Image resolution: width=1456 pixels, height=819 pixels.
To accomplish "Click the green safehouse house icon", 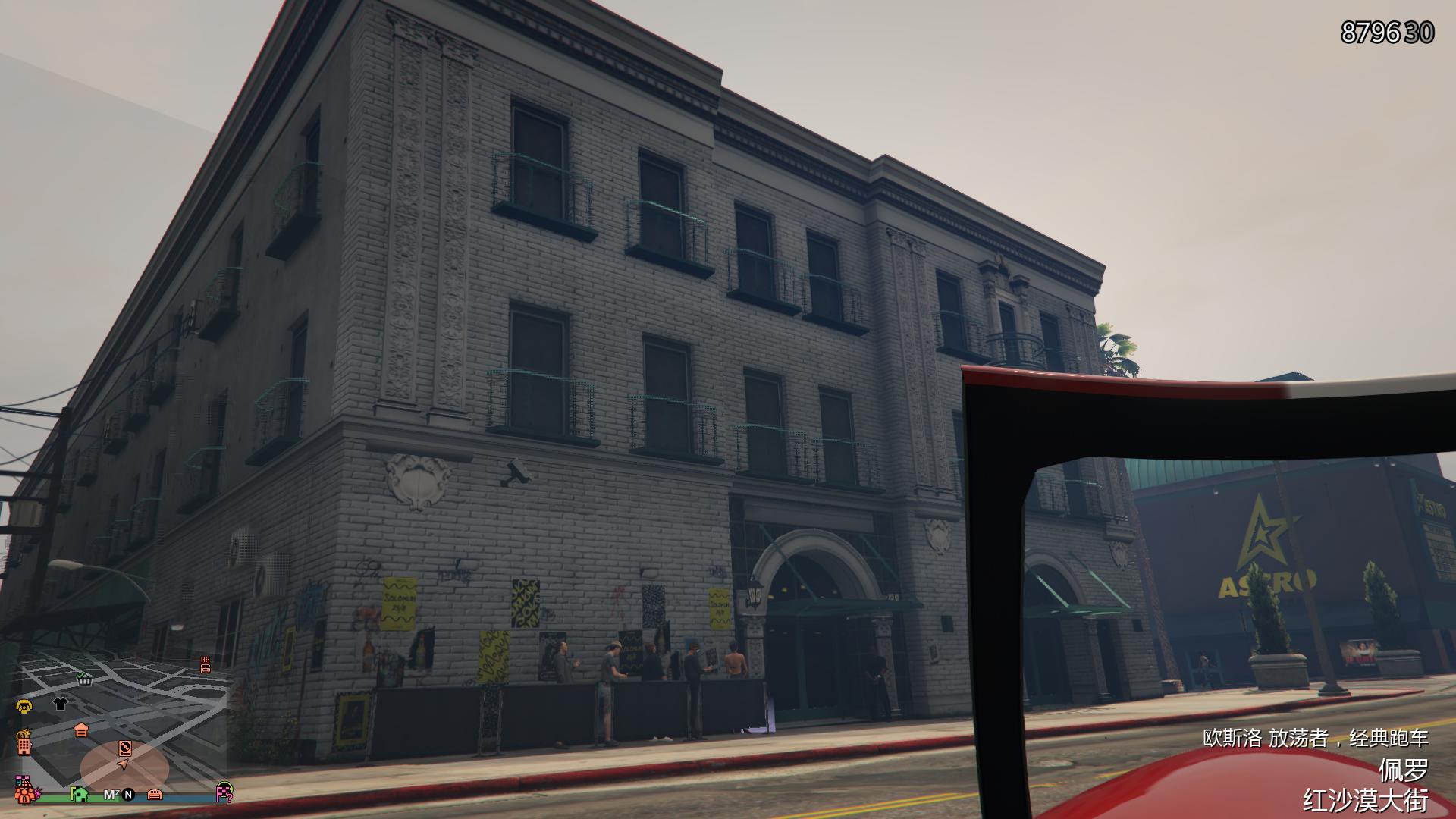I will point(80,795).
